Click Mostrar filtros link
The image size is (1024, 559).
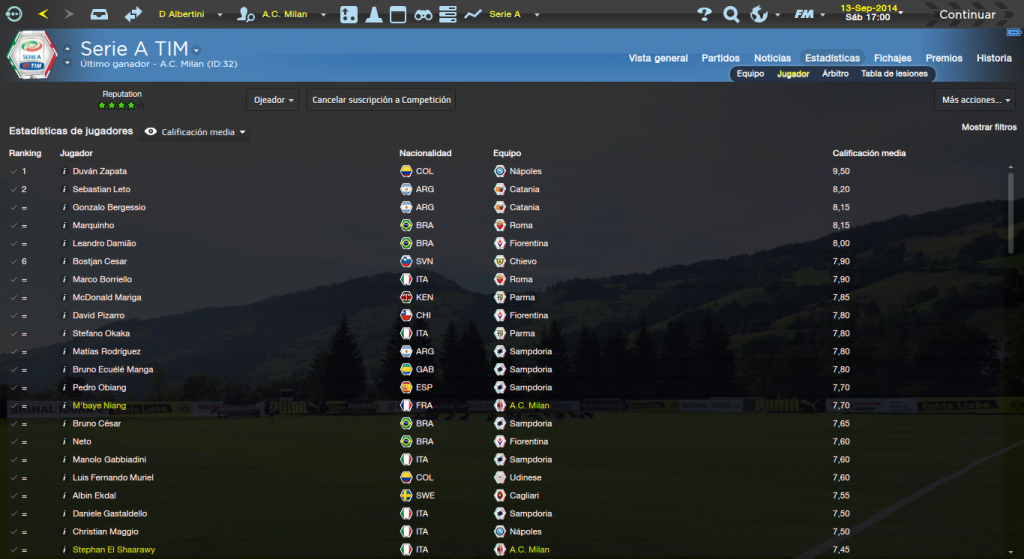coord(989,128)
